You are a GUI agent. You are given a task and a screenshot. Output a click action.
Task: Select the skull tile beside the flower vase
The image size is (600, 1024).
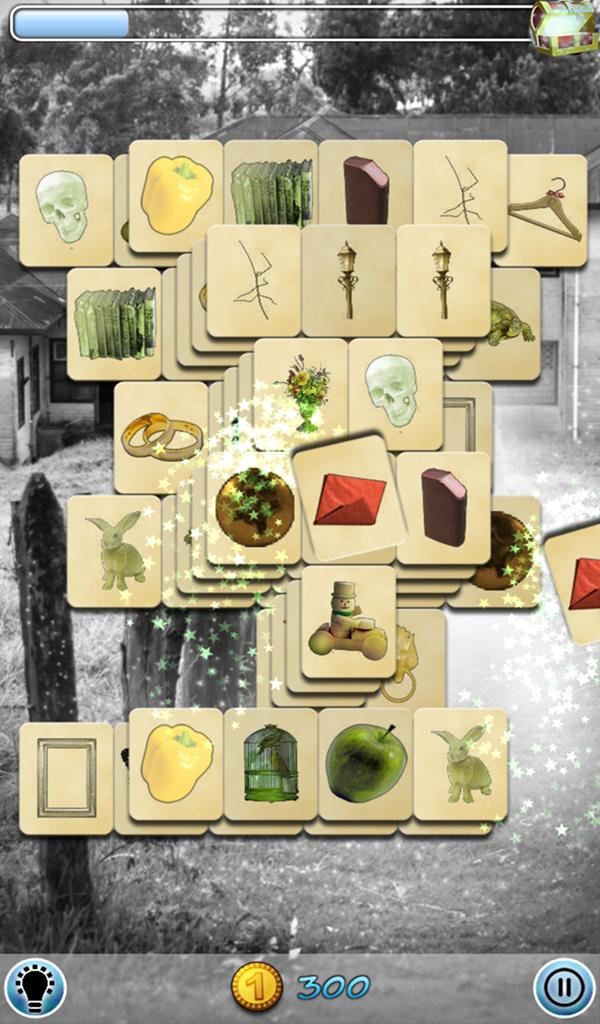393,392
